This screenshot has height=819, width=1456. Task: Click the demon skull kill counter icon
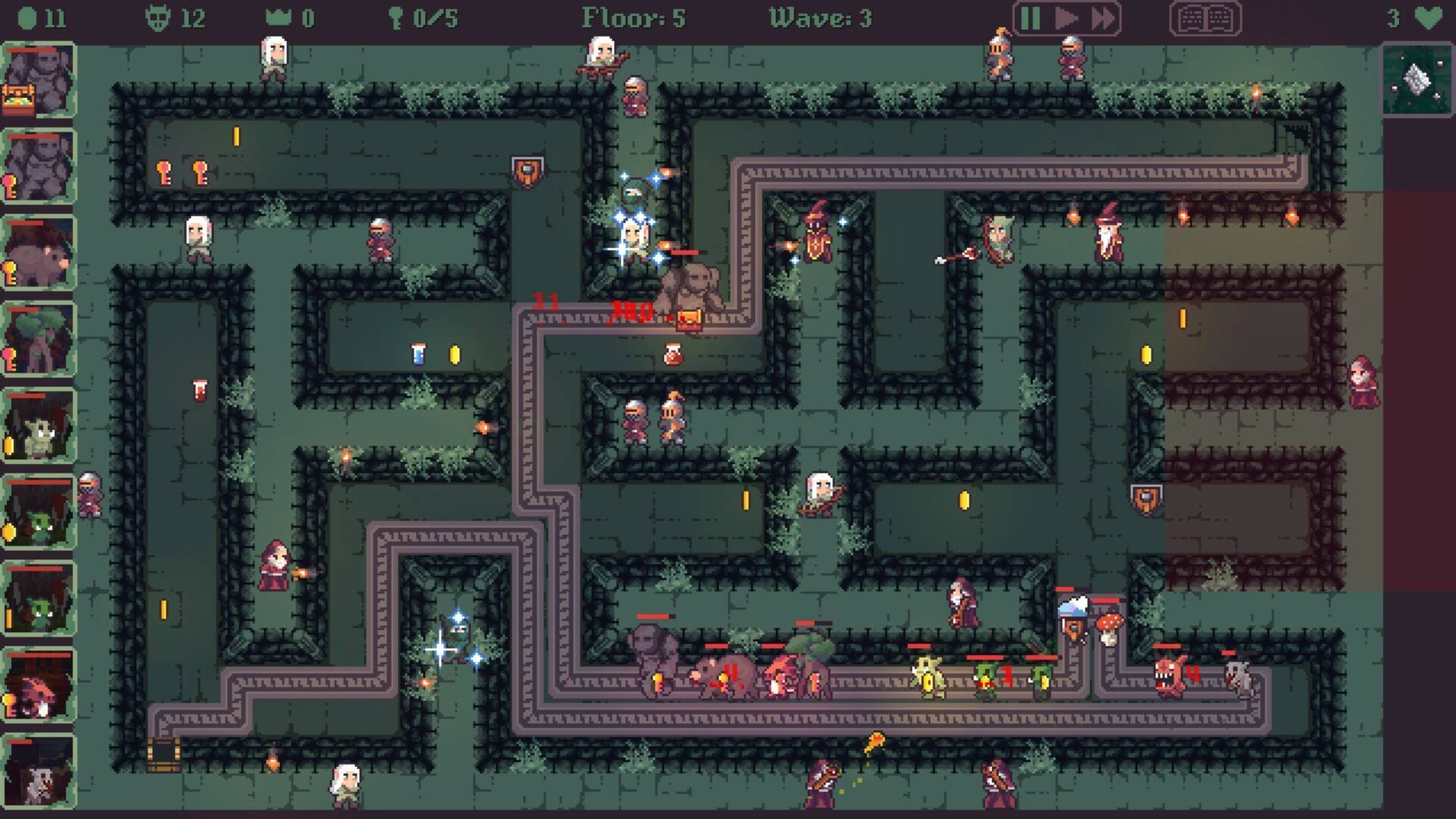pos(158,17)
